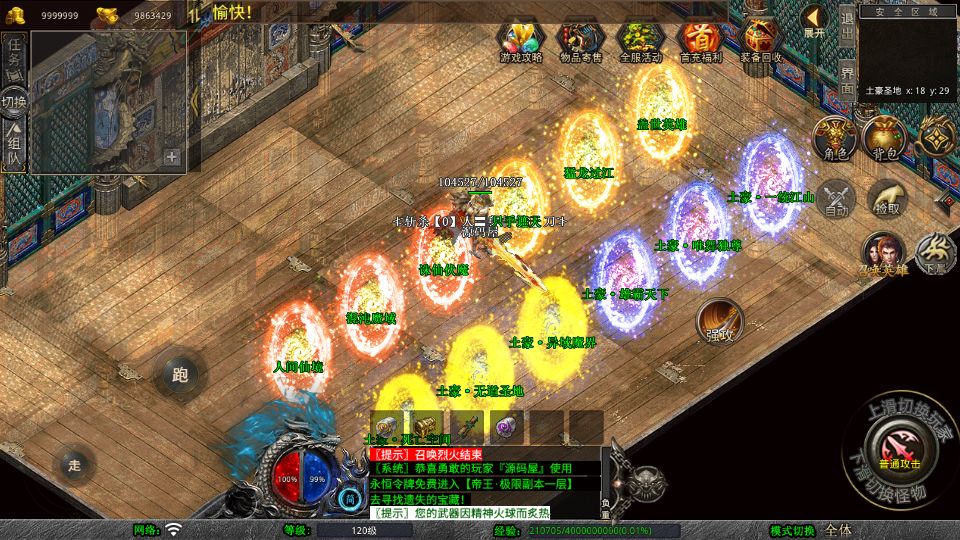The image size is (960, 540).
Task: Switch to 跑 run mode
Action: (x=180, y=375)
